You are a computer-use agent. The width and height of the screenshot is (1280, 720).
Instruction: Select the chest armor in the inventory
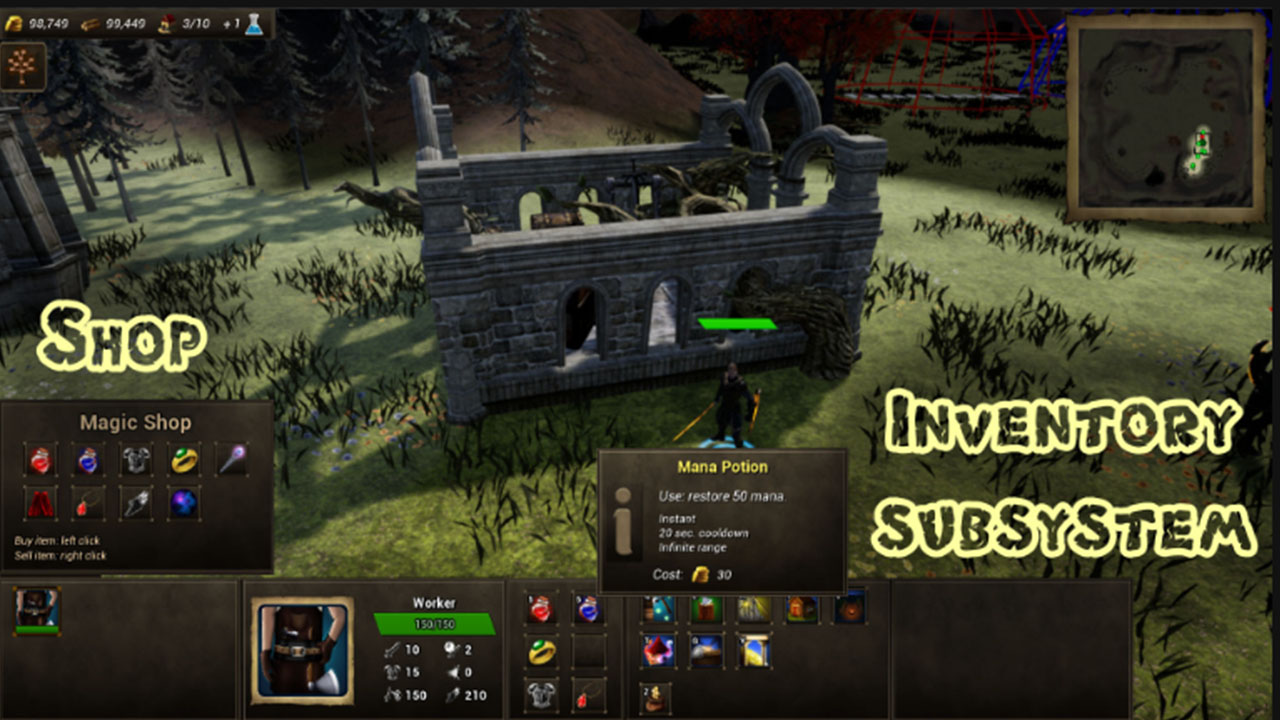pyautogui.click(x=541, y=694)
